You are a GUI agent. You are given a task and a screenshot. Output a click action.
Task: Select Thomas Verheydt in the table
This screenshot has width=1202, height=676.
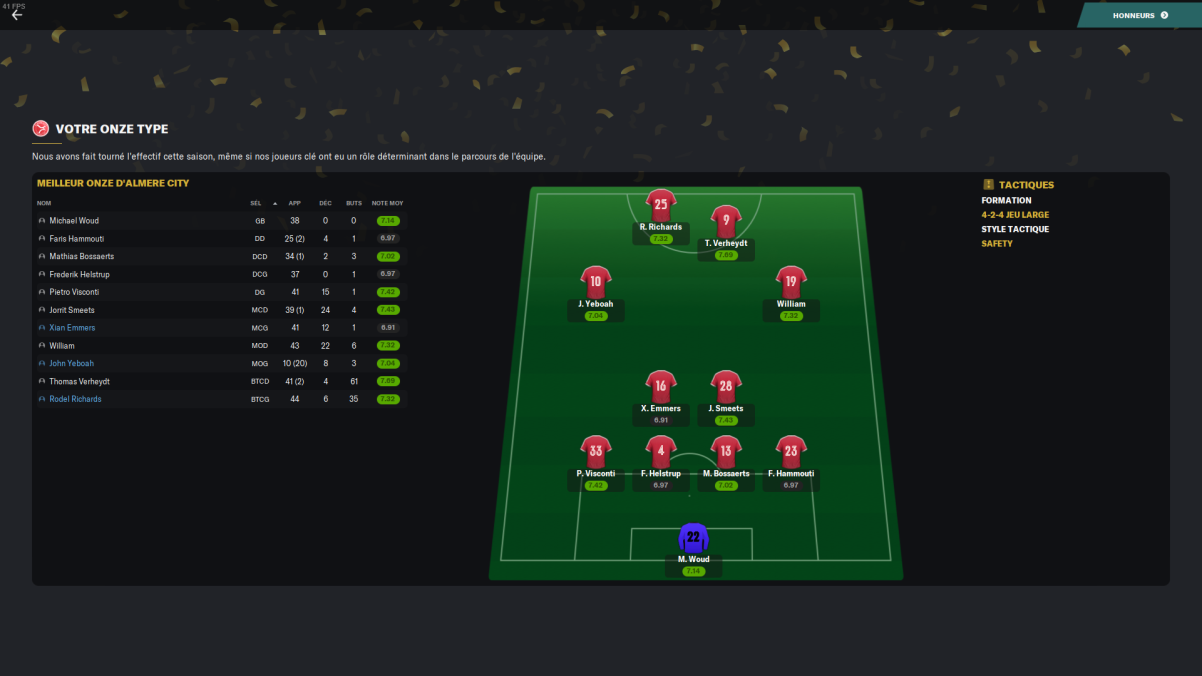point(77,381)
